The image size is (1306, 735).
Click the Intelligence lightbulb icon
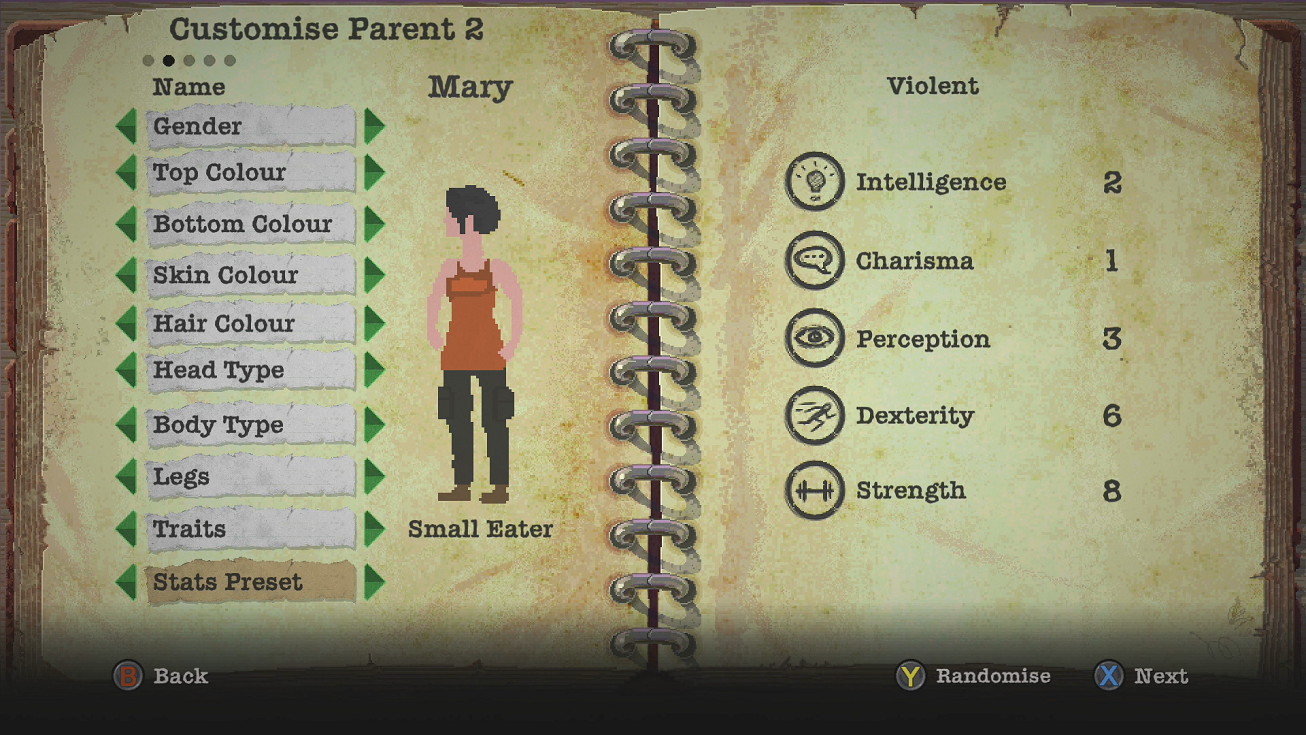[815, 182]
